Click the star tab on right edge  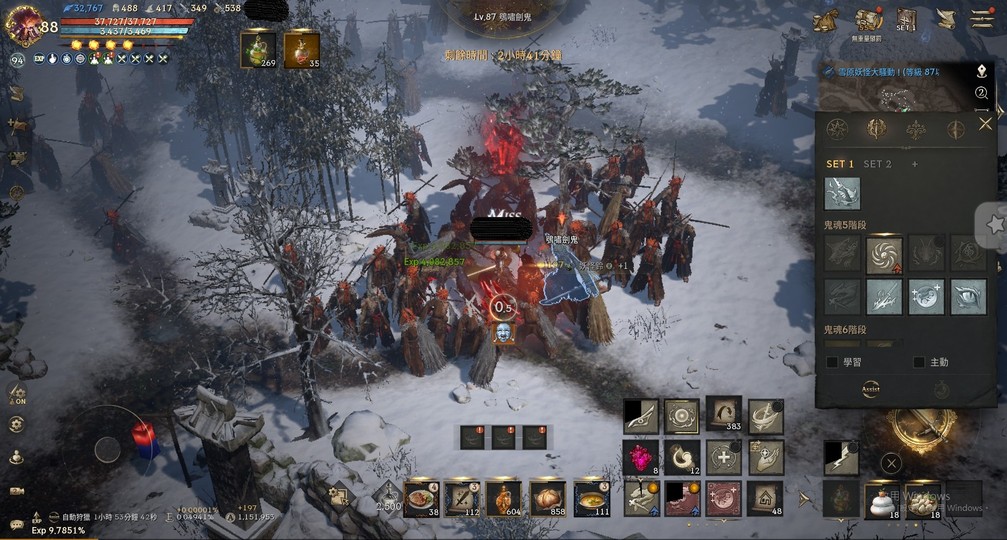click(x=995, y=225)
